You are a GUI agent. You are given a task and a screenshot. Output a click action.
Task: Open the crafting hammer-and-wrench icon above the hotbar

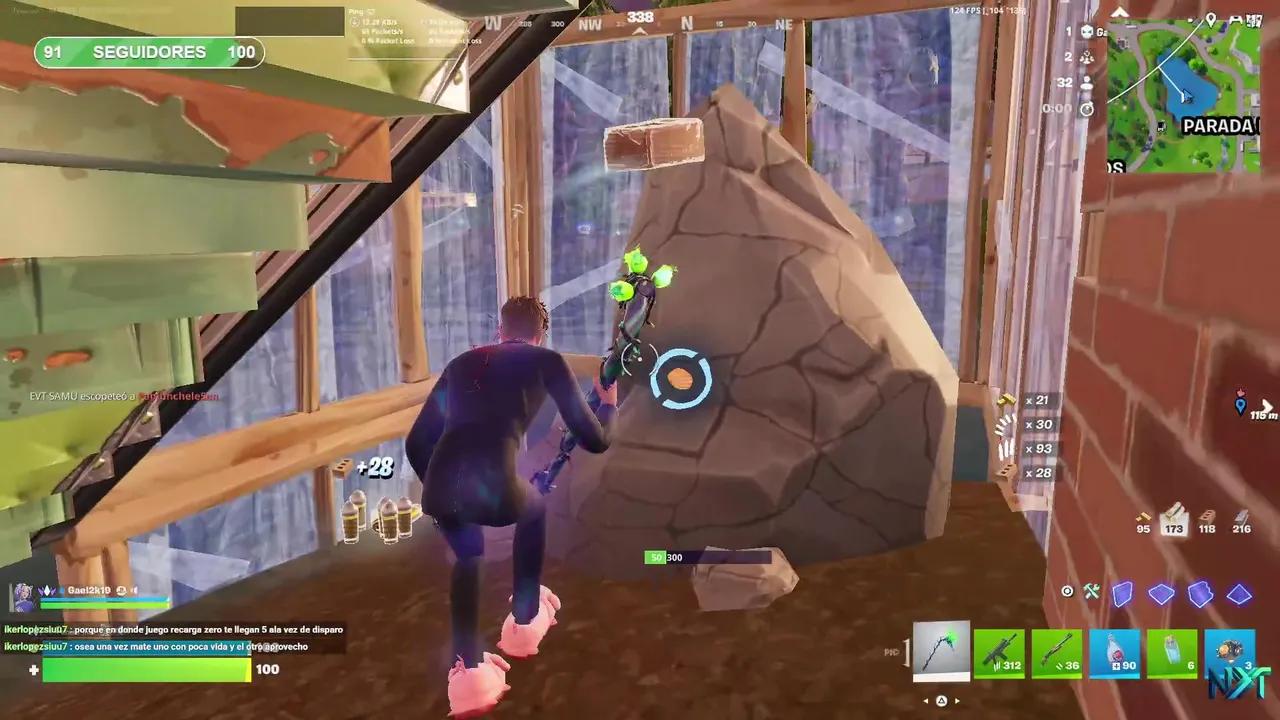[x=1092, y=591]
